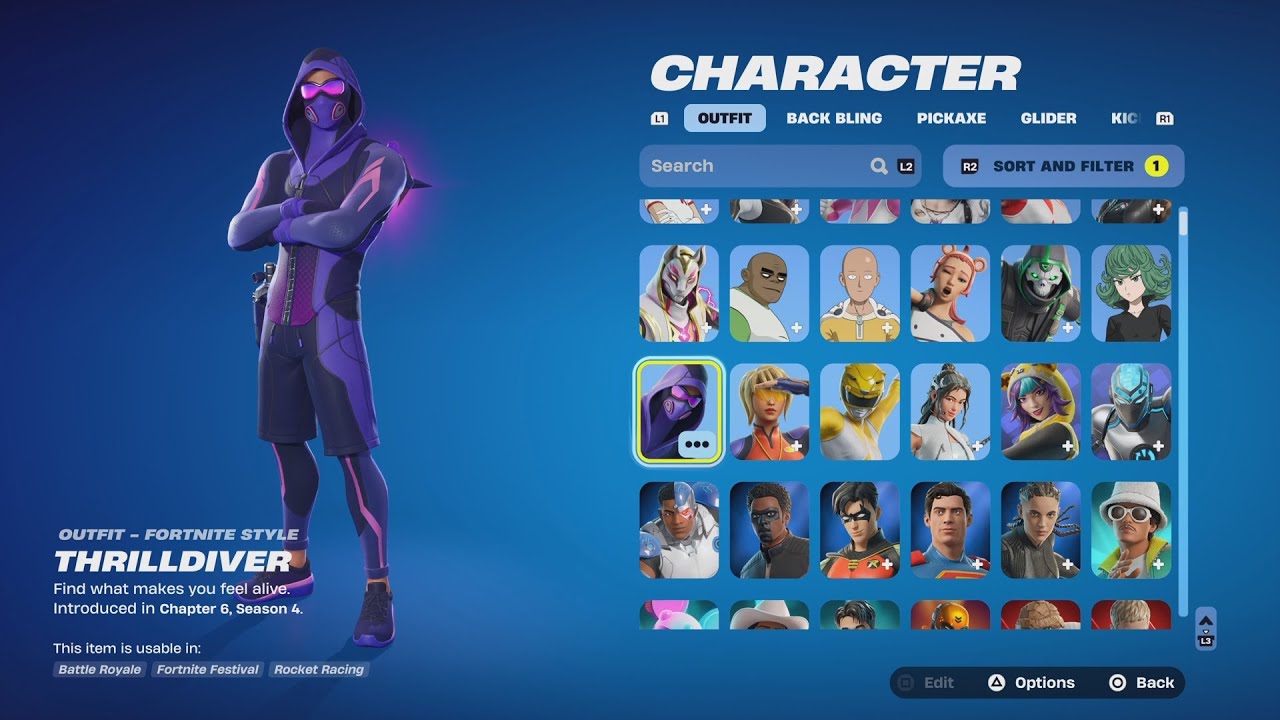This screenshot has height=720, width=1280.
Task: Switch to the Outfit tab
Action: (x=725, y=118)
